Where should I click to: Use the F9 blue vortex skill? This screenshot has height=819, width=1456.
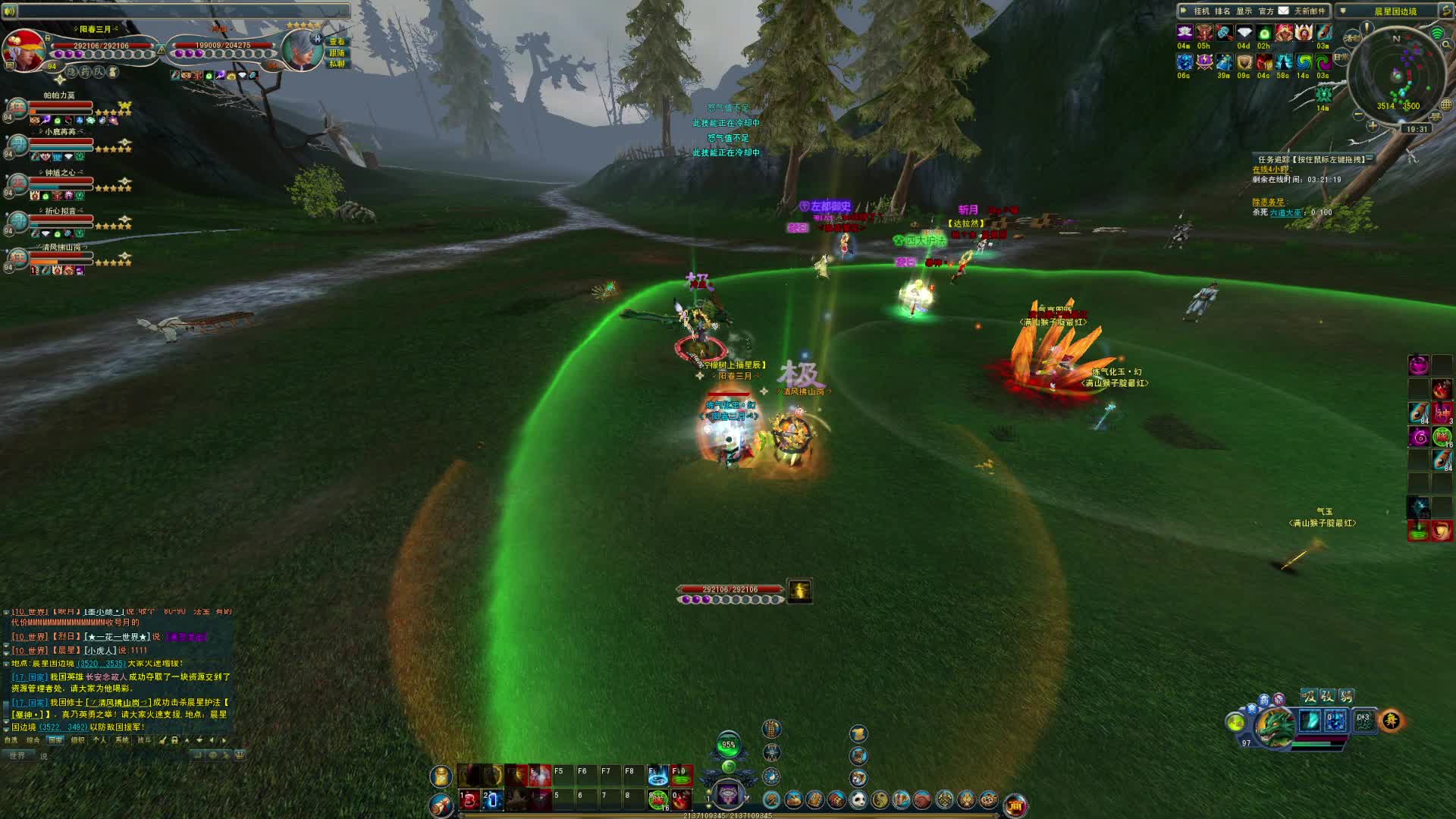point(657,775)
